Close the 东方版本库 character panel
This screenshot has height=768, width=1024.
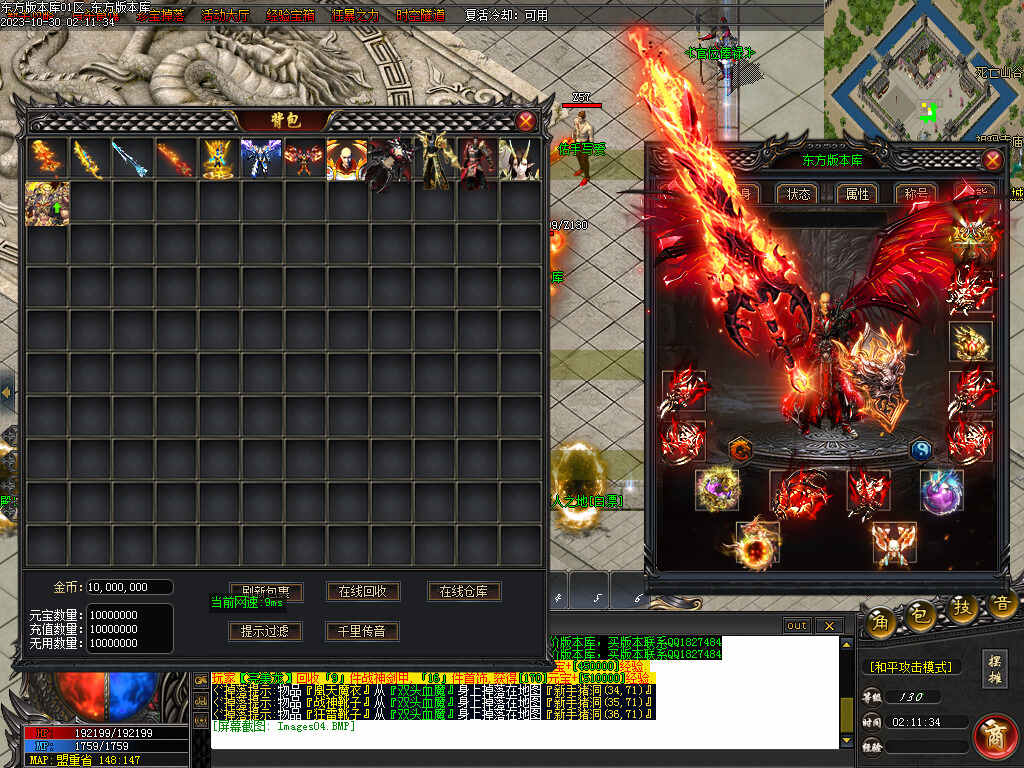992,160
